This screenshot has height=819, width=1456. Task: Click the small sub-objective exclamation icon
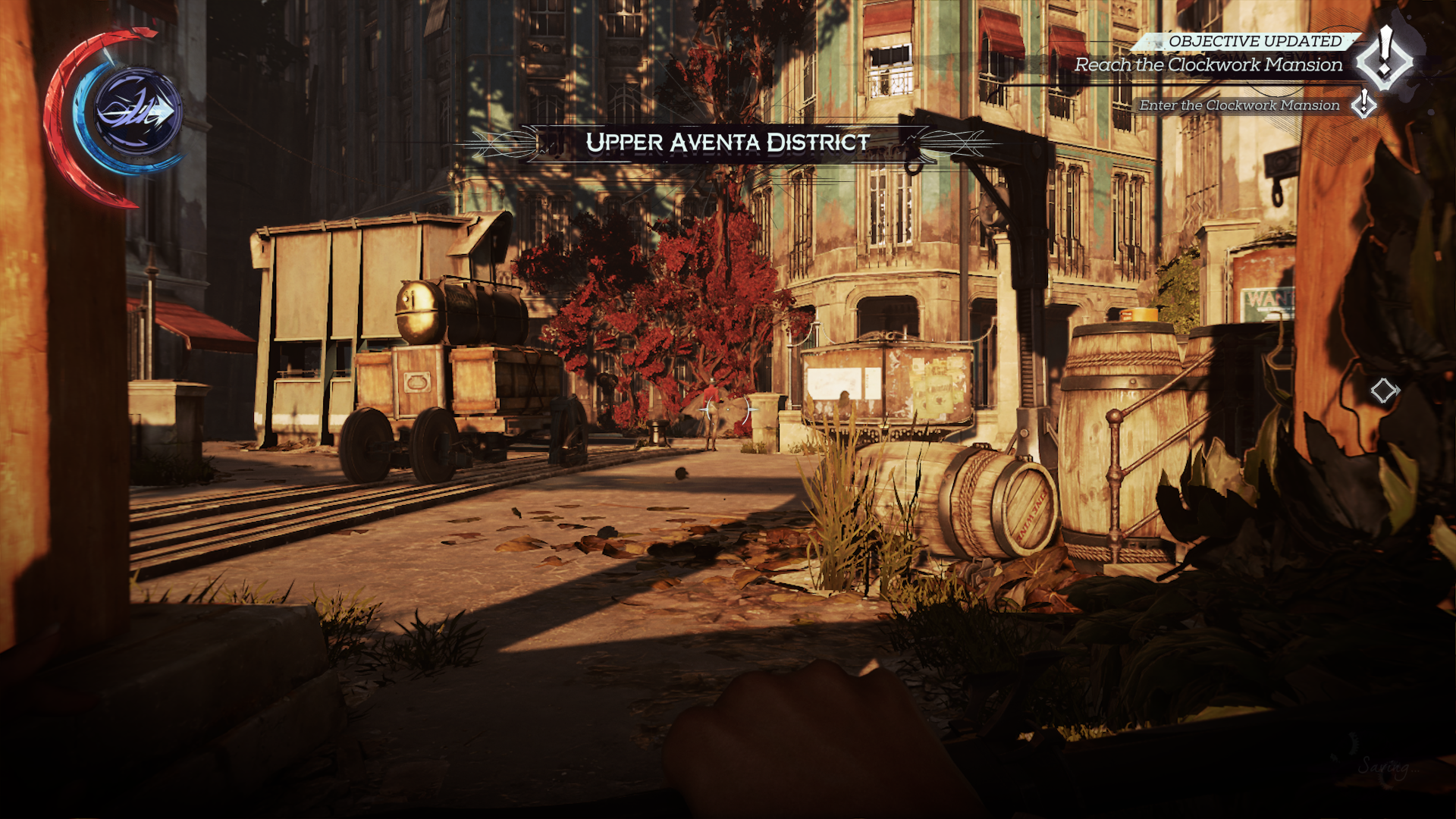tap(1363, 104)
